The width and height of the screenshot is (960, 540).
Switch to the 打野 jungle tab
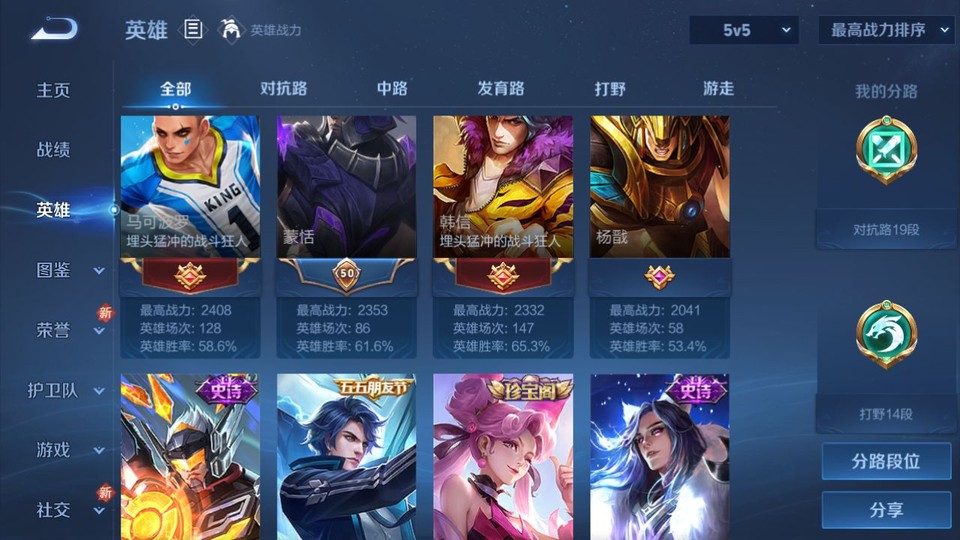click(610, 88)
